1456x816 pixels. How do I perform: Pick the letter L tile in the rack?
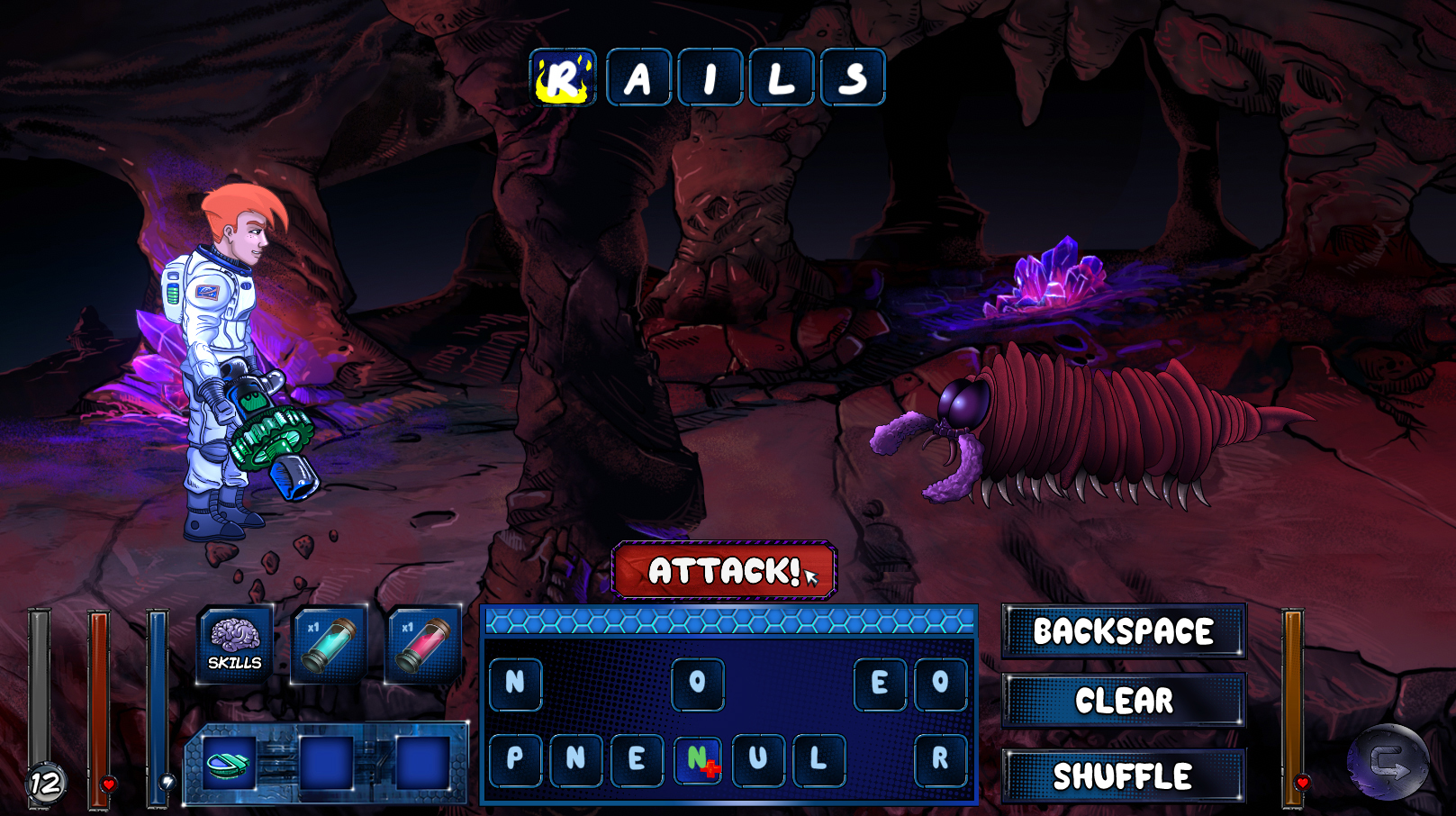click(818, 758)
